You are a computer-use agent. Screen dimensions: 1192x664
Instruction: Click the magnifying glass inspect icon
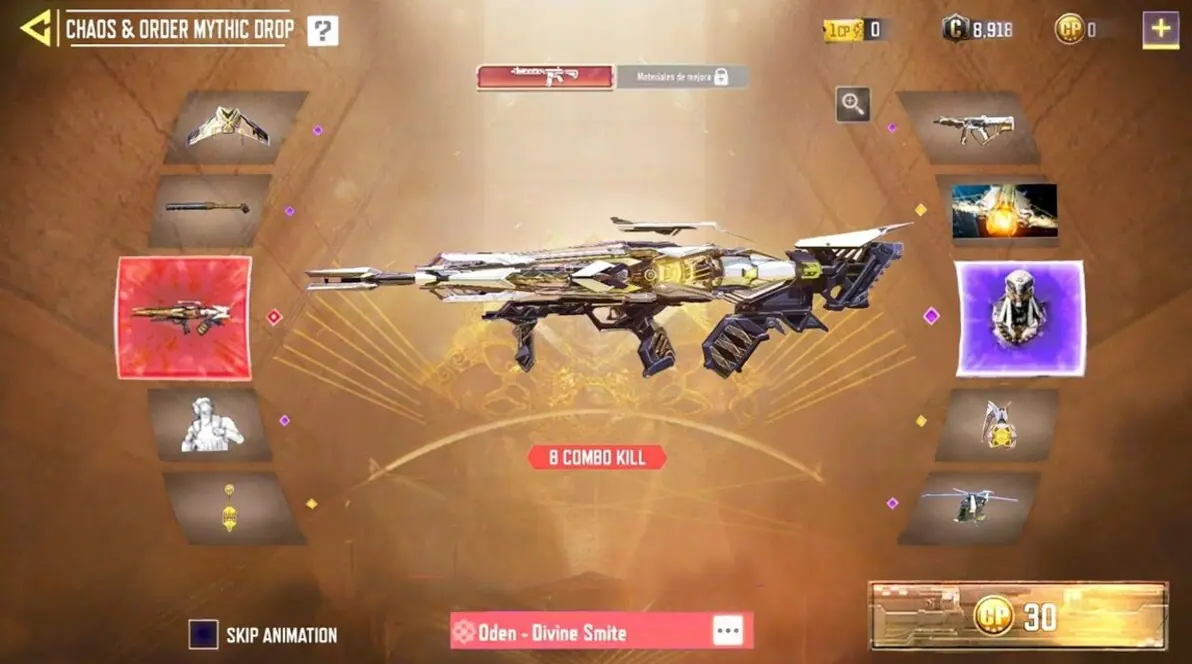click(x=852, y=103)
